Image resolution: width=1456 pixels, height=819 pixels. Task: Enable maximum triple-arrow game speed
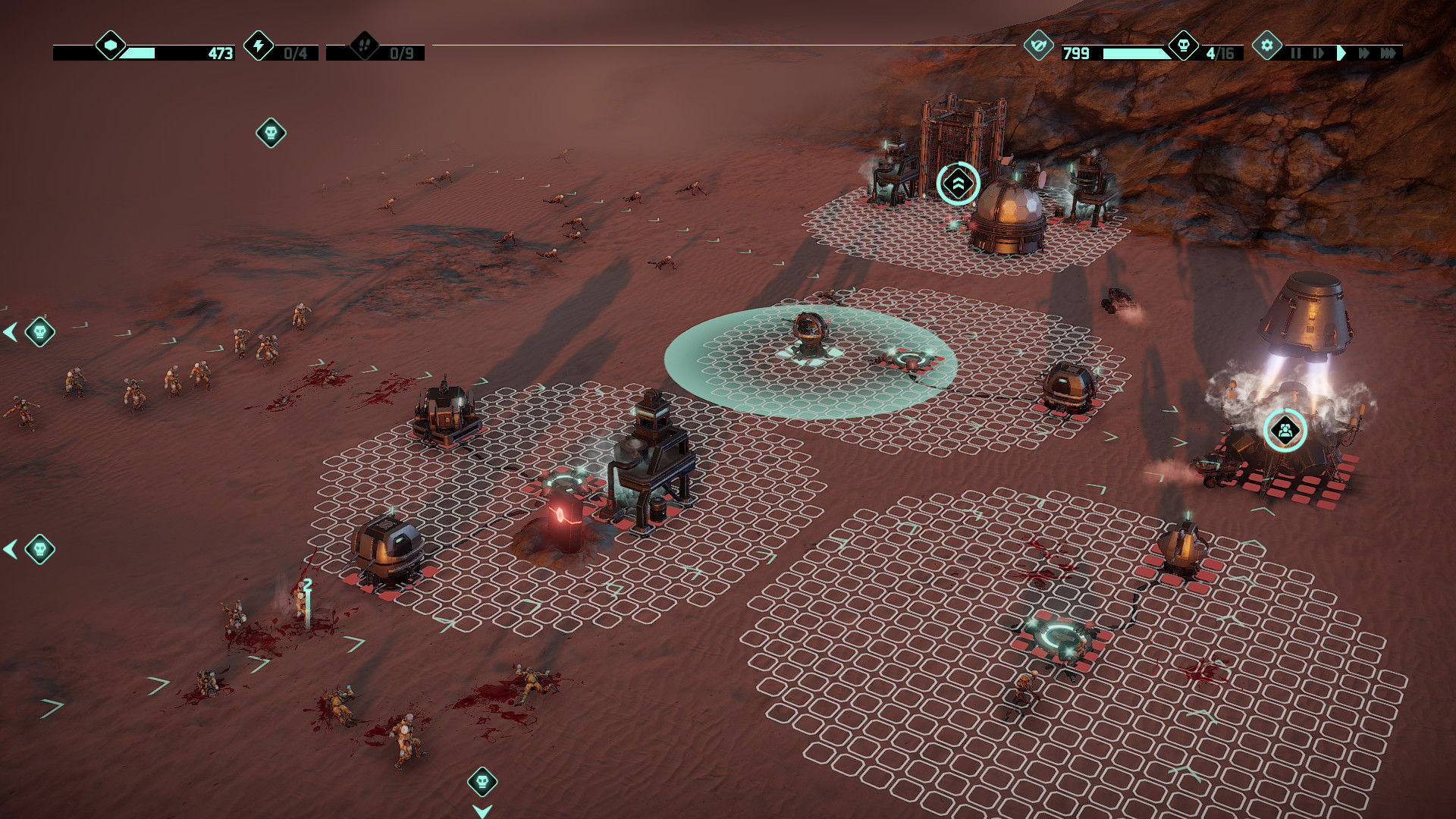pos(1389,53)
